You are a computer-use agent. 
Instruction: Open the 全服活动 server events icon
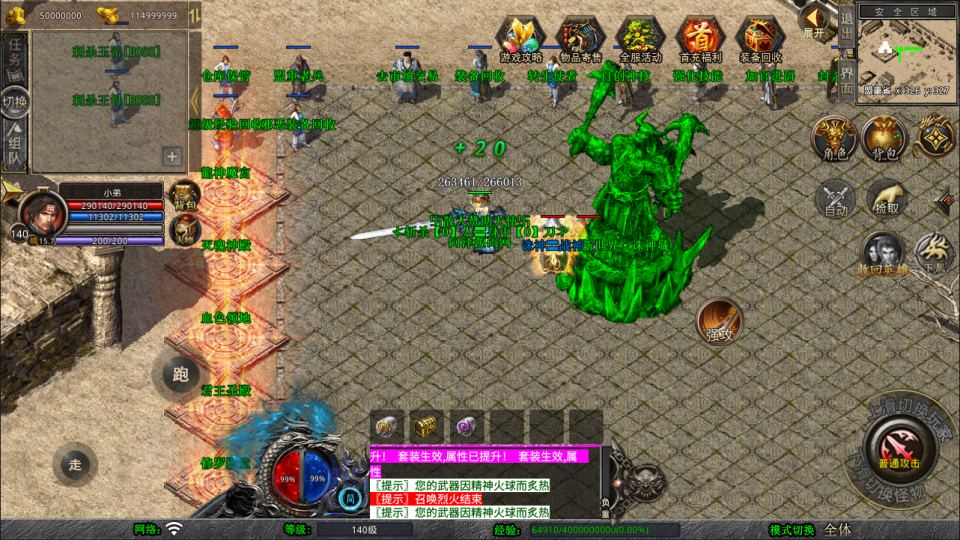pyautogui.click(x=640, y=39)
